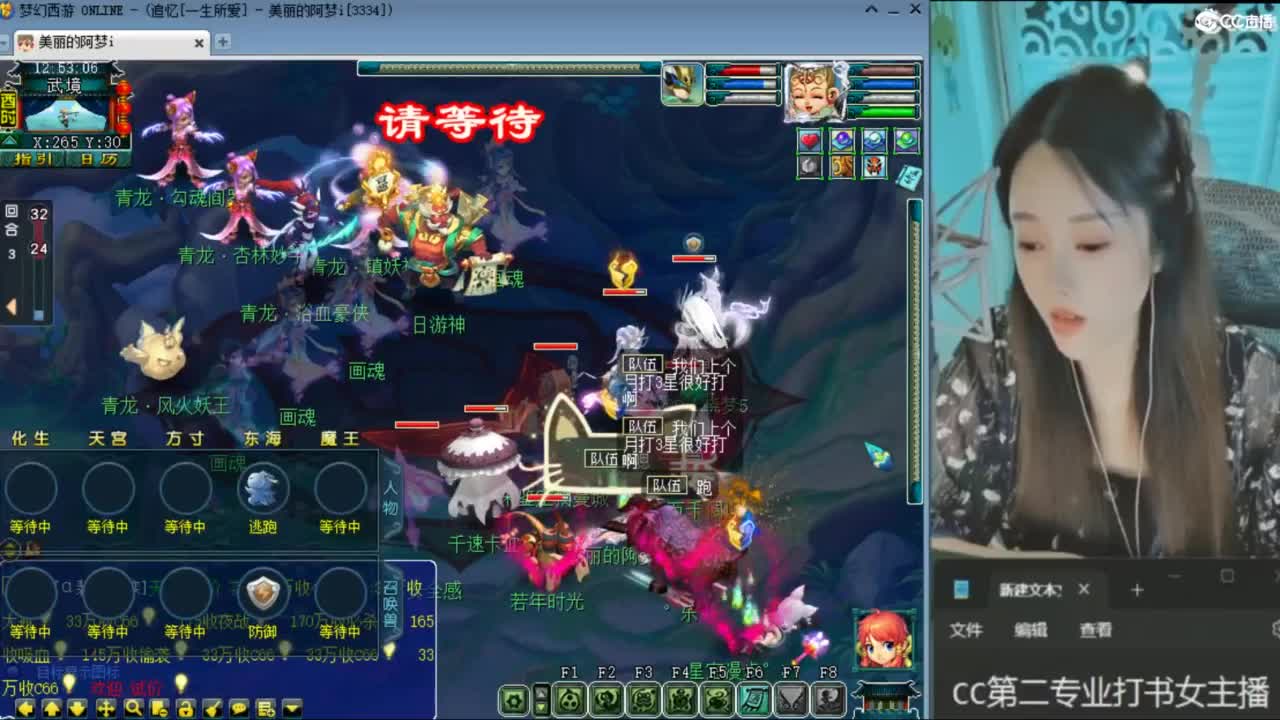The image size is (1280, 720).
Task: Toggle the chat lock icon
Action: tap(188, 709)
